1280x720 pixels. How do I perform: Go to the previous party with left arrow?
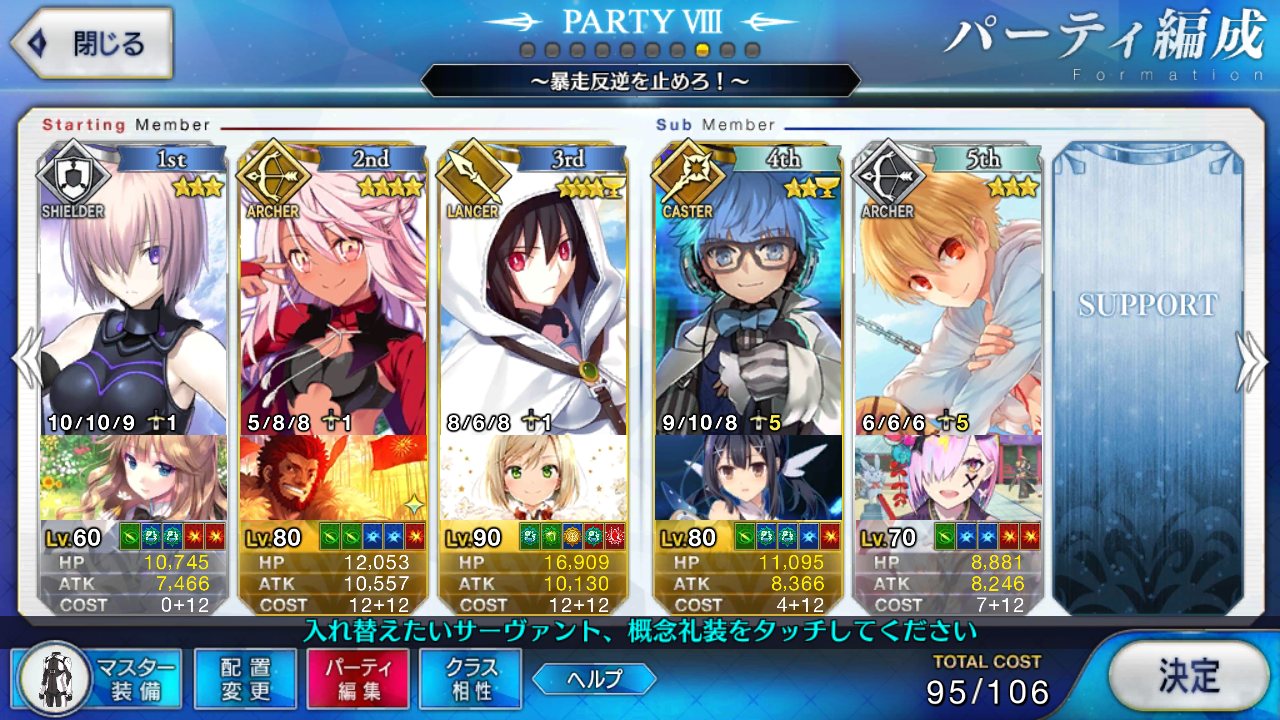tap(26, 360)
